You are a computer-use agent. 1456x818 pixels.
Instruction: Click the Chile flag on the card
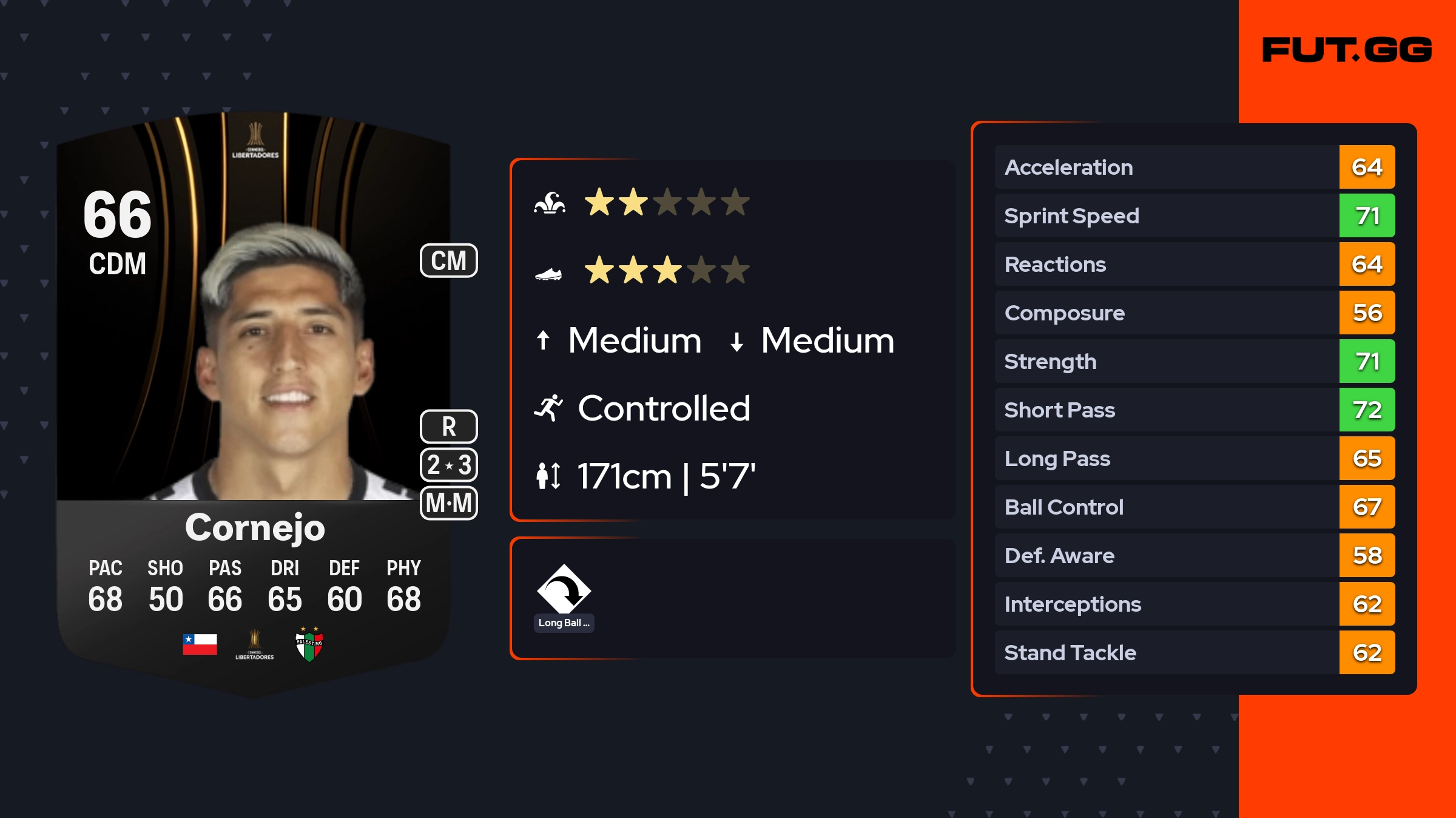click(200, 644)
